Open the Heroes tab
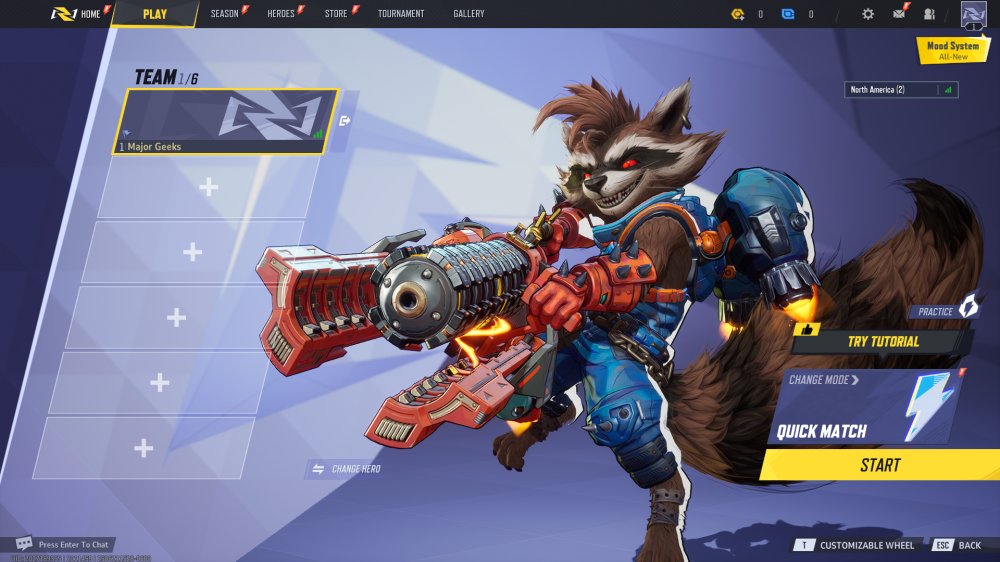This screenshot has width=1000, height=562. (x=281, y=14)
